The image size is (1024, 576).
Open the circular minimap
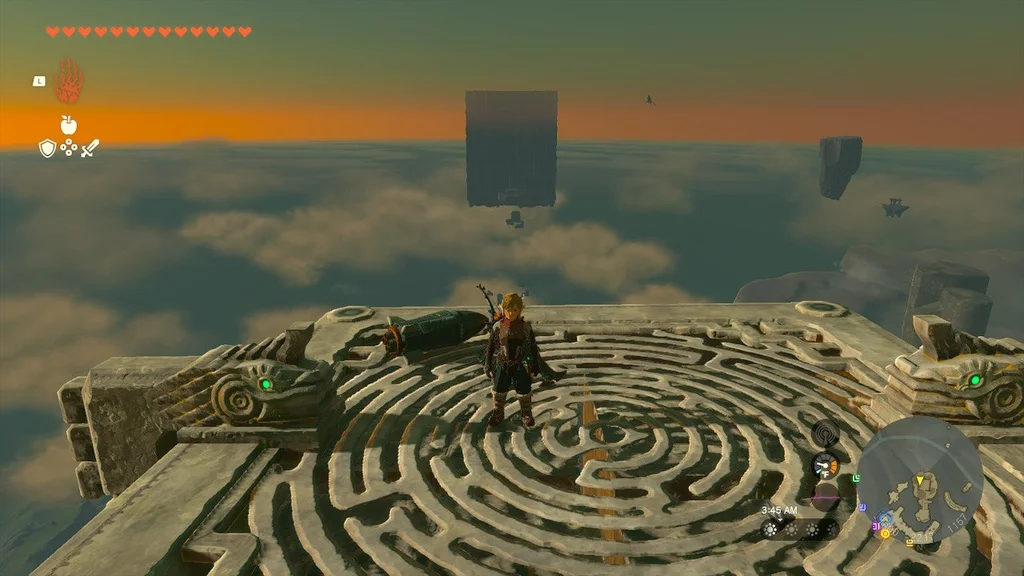click(x=920, y=480)
